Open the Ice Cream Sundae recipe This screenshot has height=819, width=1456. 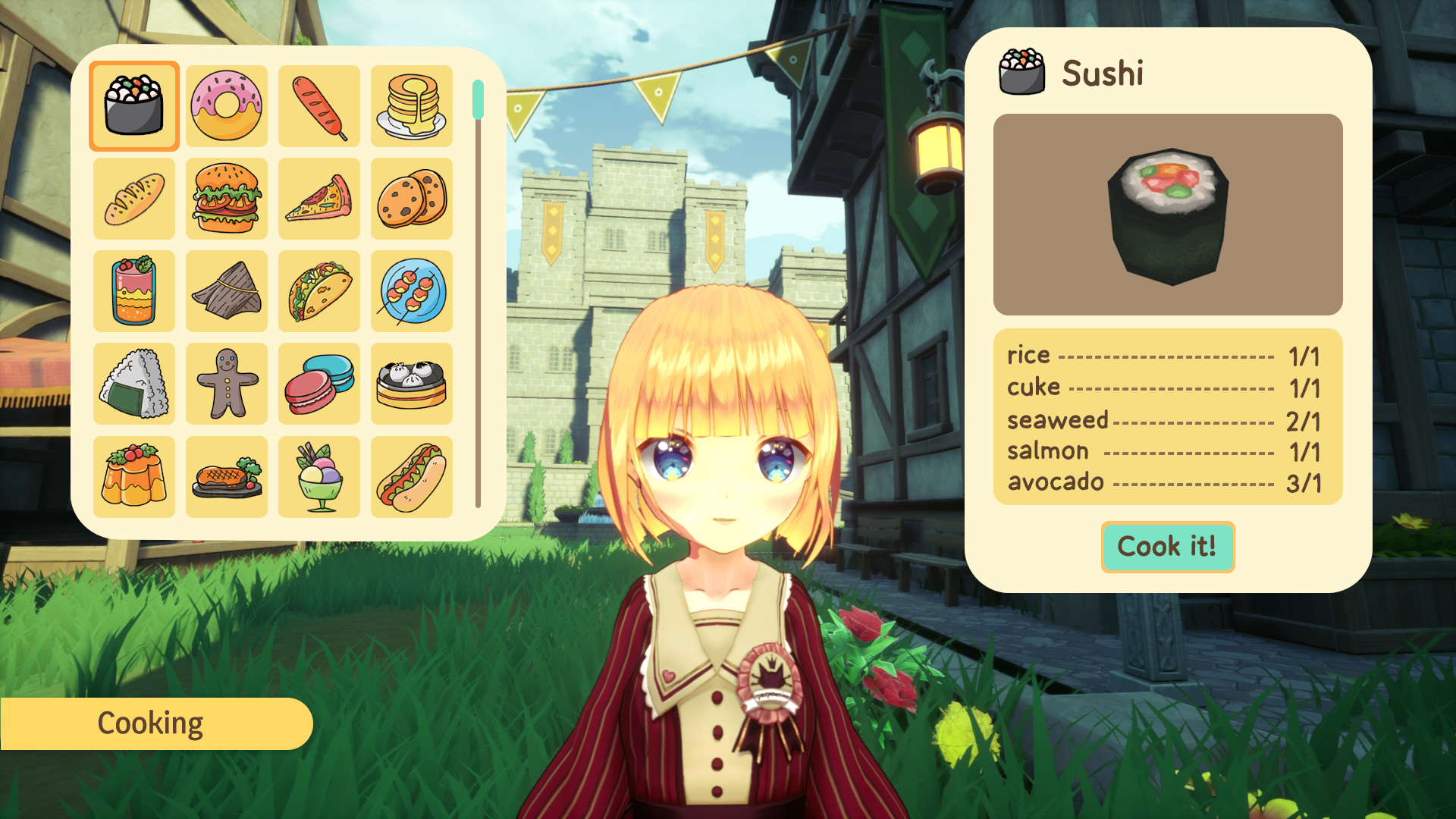(x=318, y=476)
